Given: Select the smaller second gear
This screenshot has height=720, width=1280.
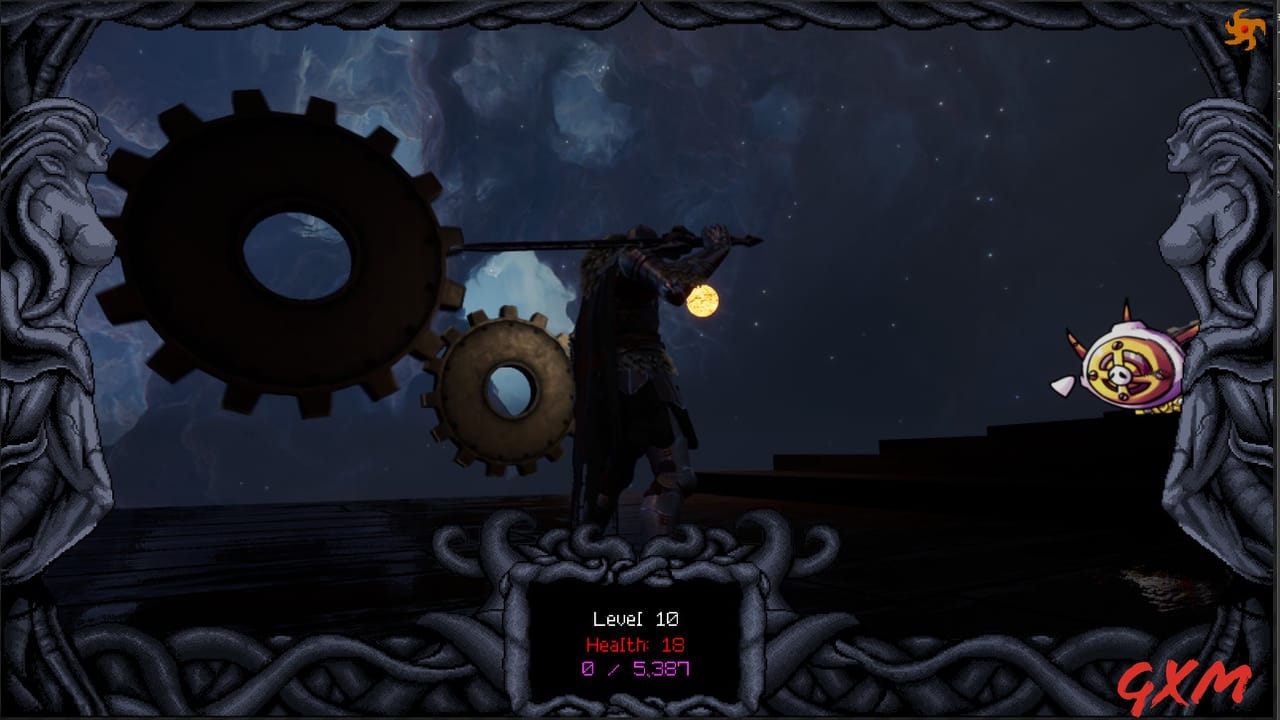Looking at the screenshot, I should coord(505,390).
